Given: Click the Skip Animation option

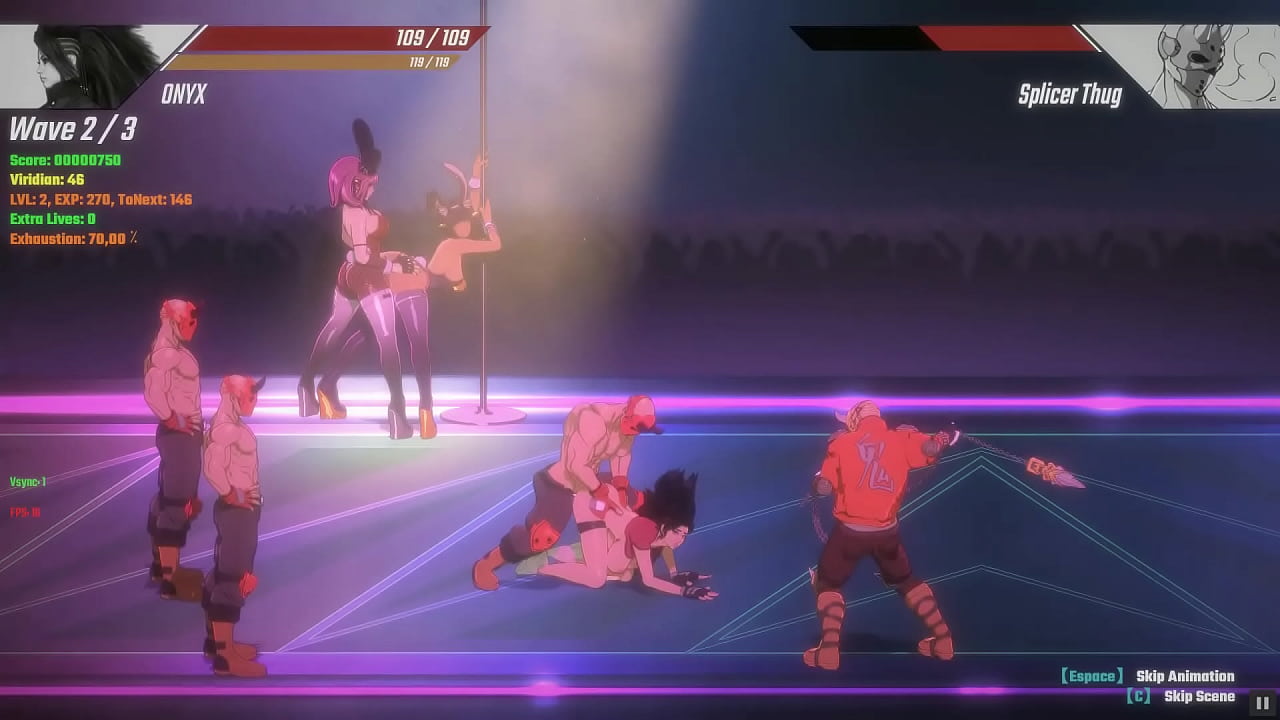Looking at the screenshot, I should click(x=1184, y=676).
